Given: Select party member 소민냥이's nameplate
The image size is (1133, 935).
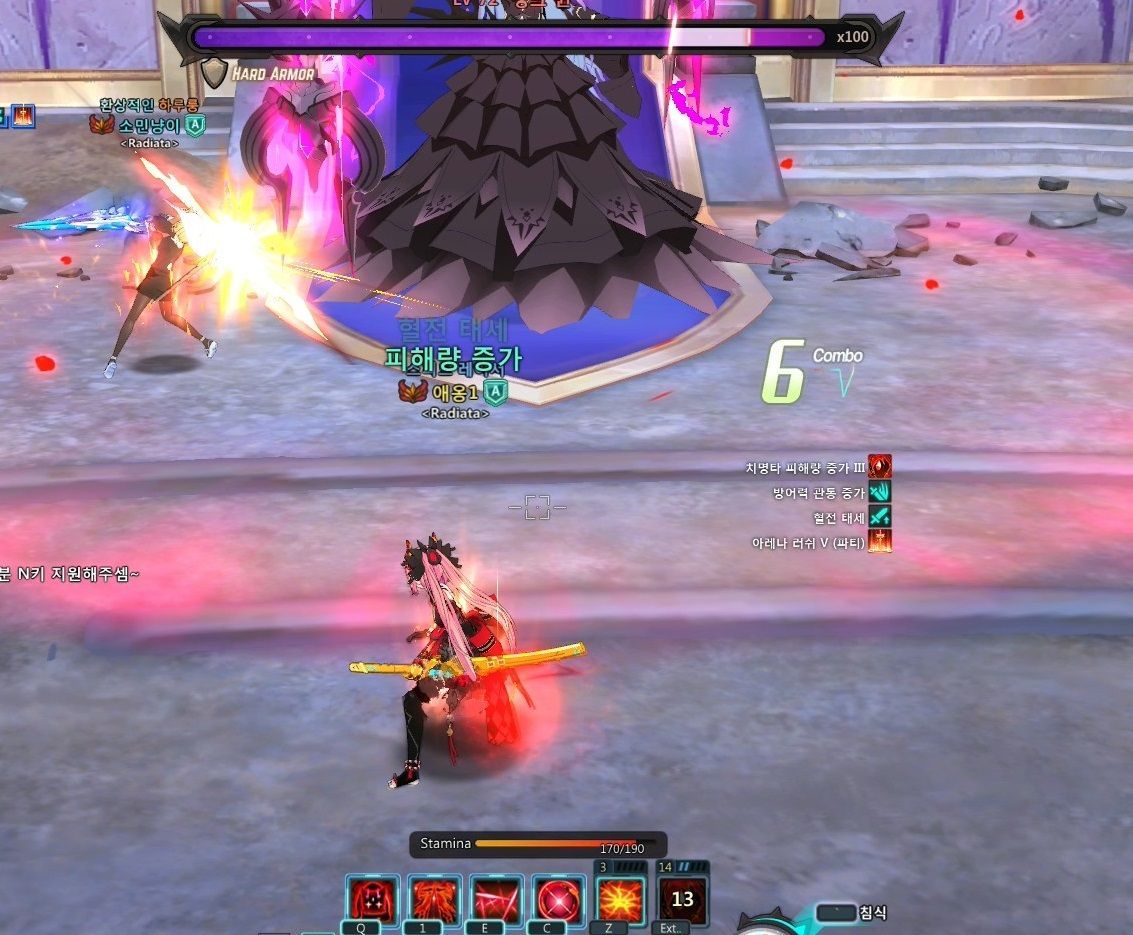Looking at the screenshot, I should point(149,126).
